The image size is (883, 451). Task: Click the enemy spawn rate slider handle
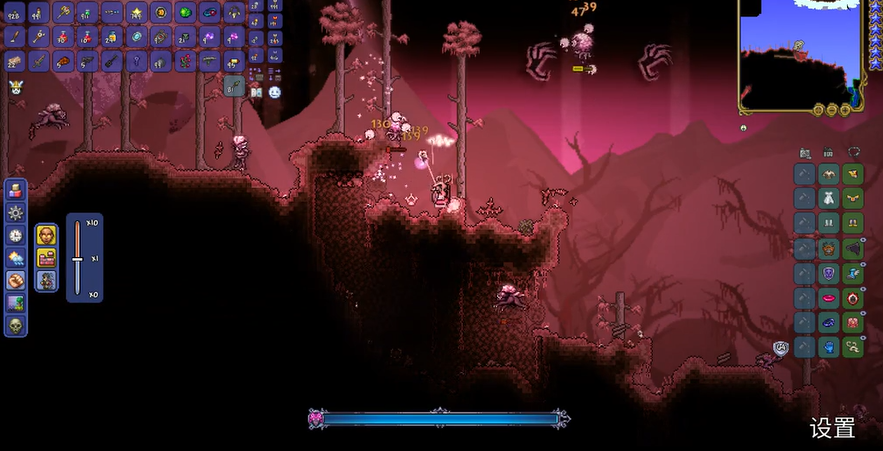click(x=77, y=258)
